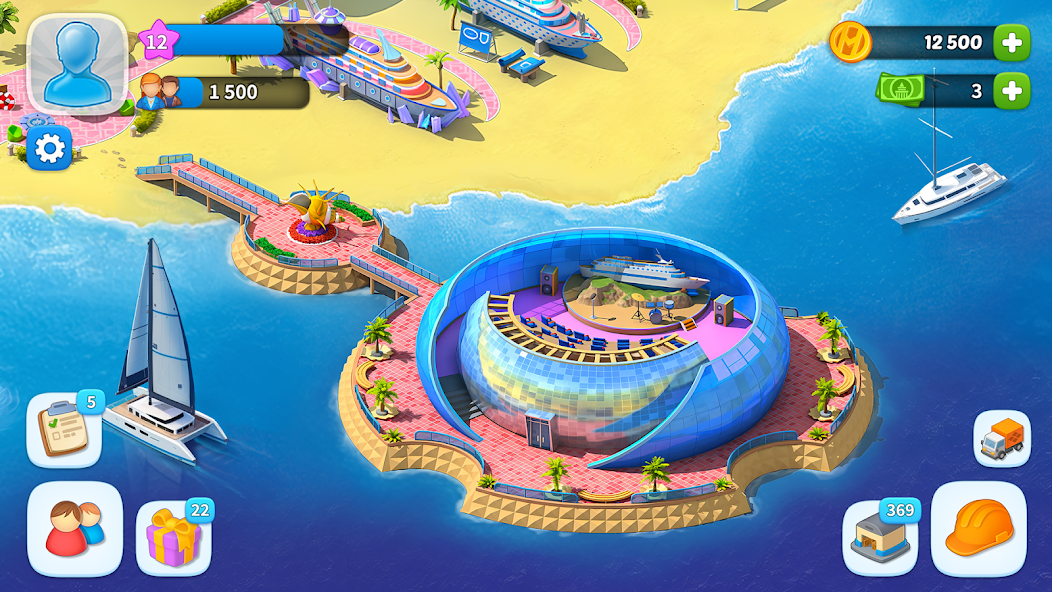Open the gift box with 22 badge

pos(173,537)
